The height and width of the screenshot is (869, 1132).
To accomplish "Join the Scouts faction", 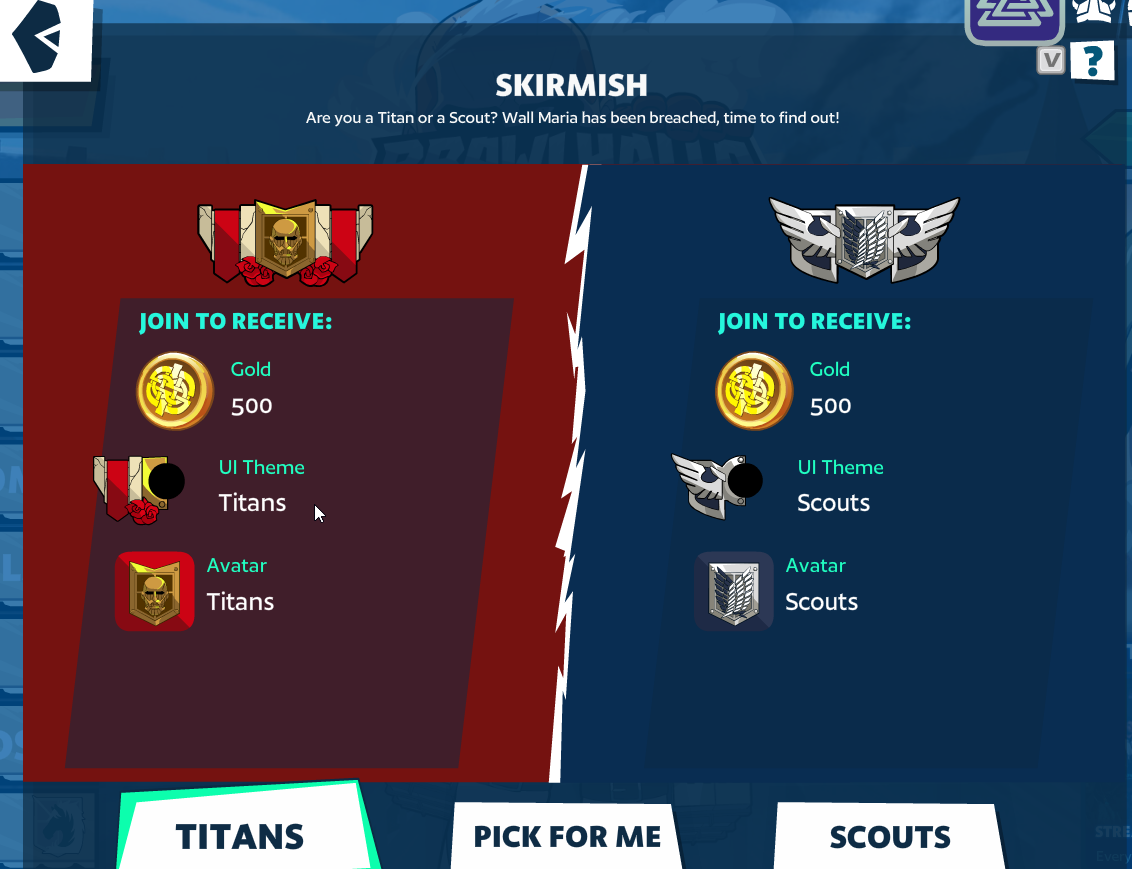I will click(890, 836).
